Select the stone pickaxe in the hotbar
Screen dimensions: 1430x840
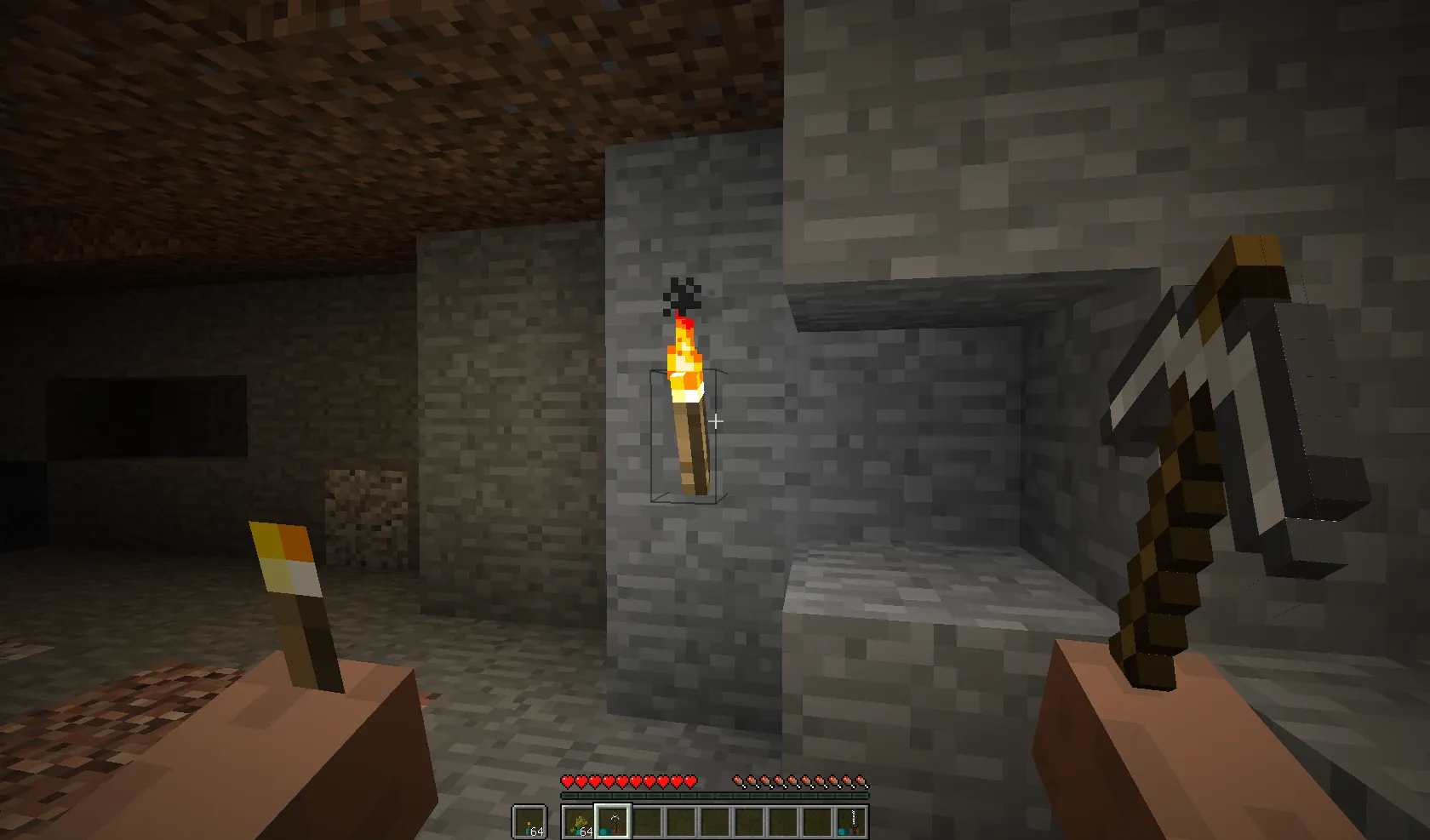tap(612, 822)
